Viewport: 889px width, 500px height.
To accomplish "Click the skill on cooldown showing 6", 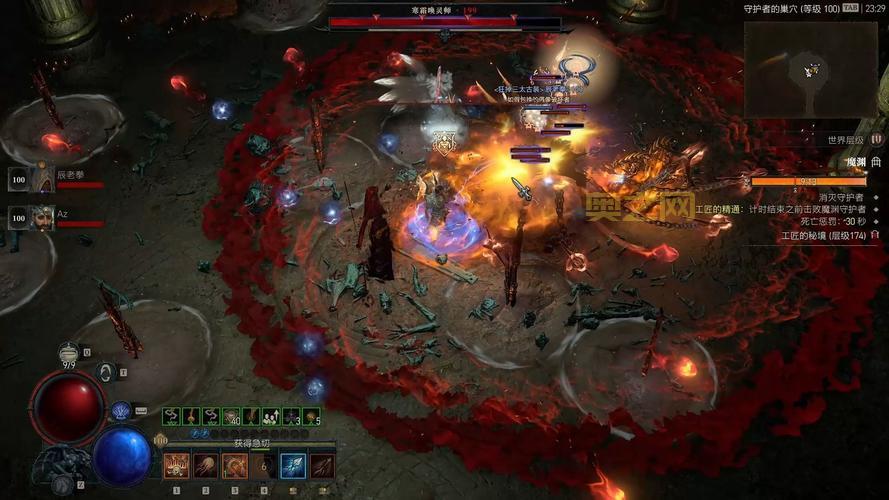I will [x=264, y=465].
